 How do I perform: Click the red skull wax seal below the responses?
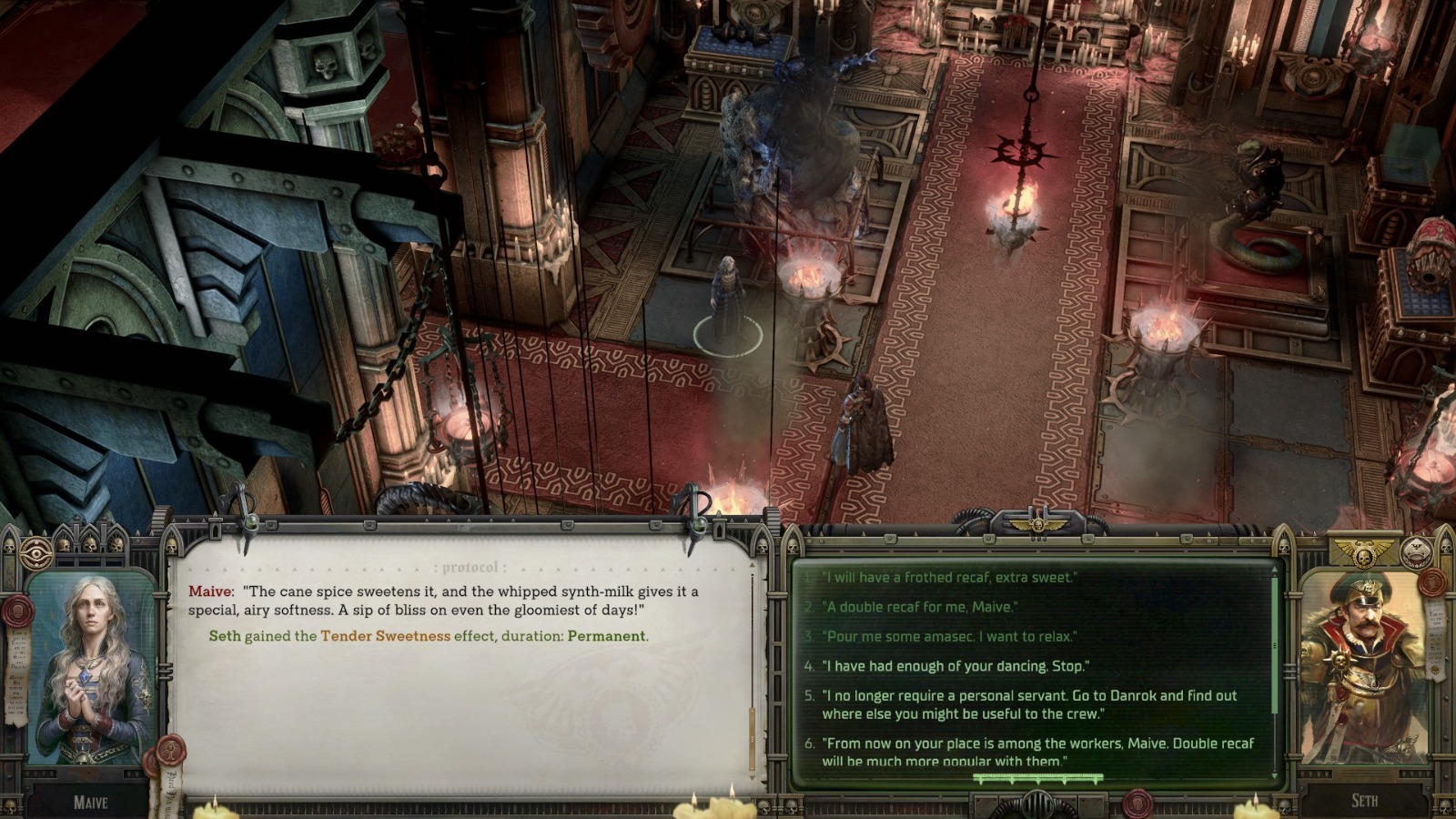[1140, 804]
